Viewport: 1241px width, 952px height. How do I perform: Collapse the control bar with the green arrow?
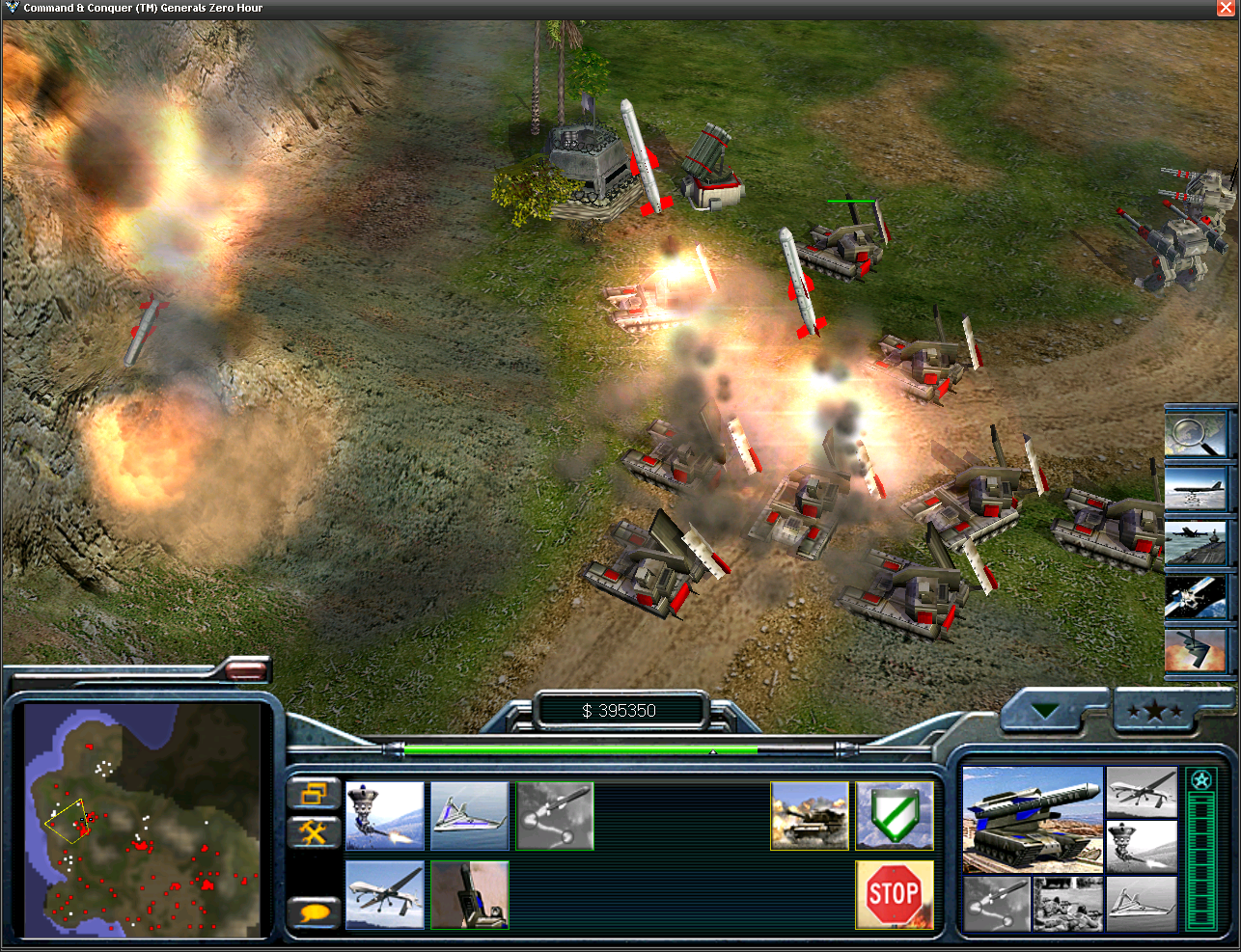tap(1045, 712)
